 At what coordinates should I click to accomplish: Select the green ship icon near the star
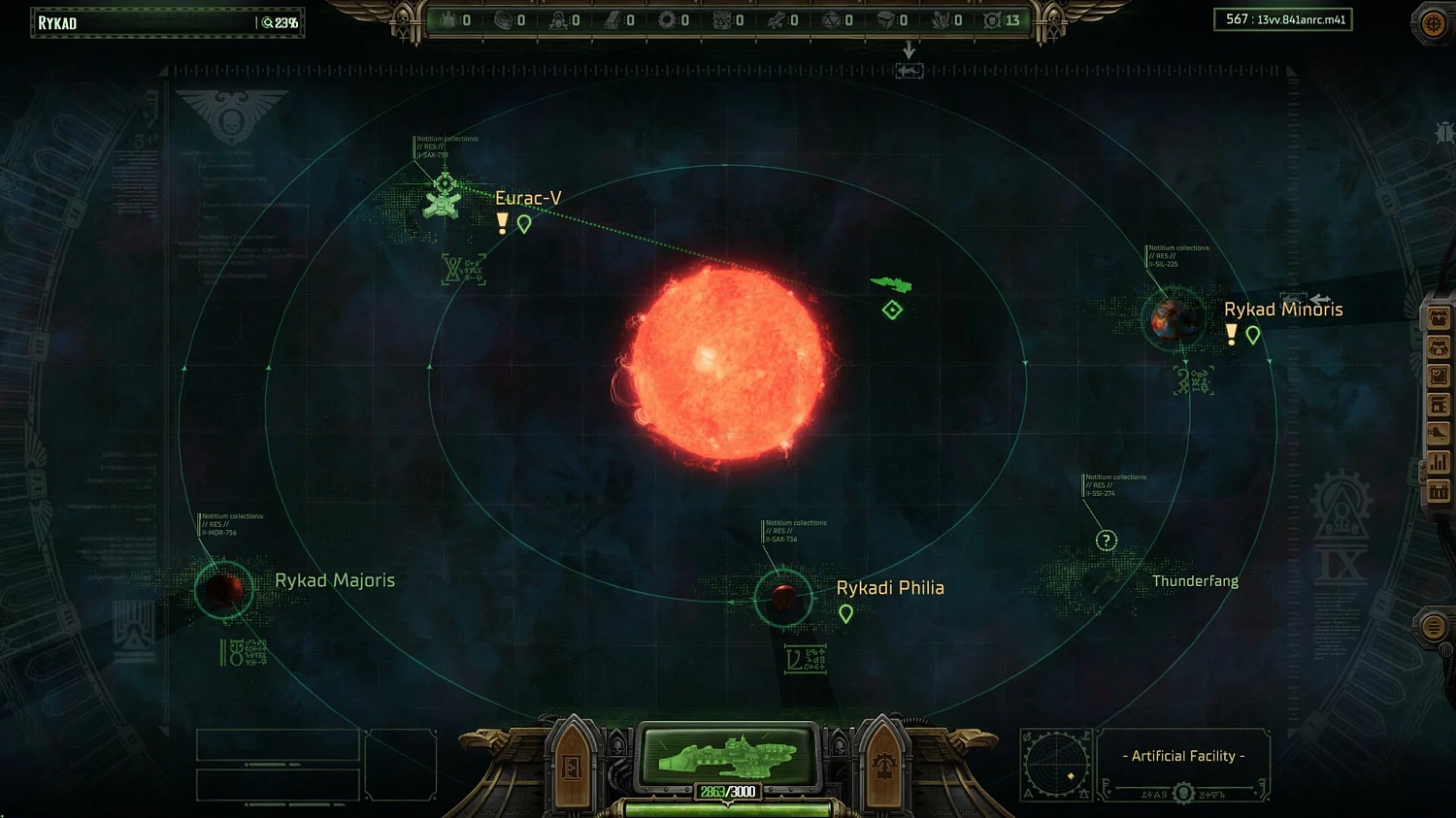coord(890,282)
